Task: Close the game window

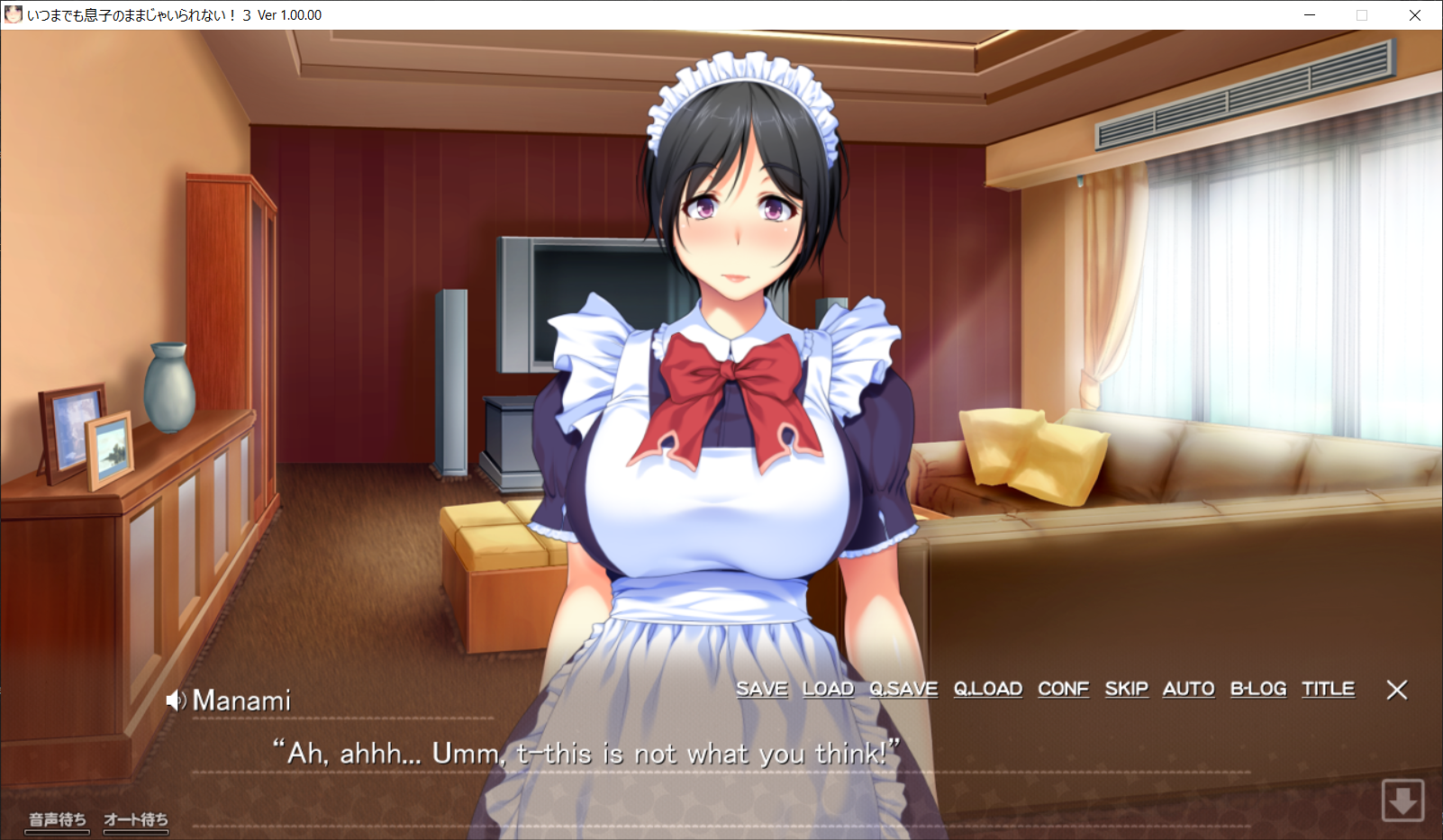Action: pyautogui.click(x=1415, y=15)
